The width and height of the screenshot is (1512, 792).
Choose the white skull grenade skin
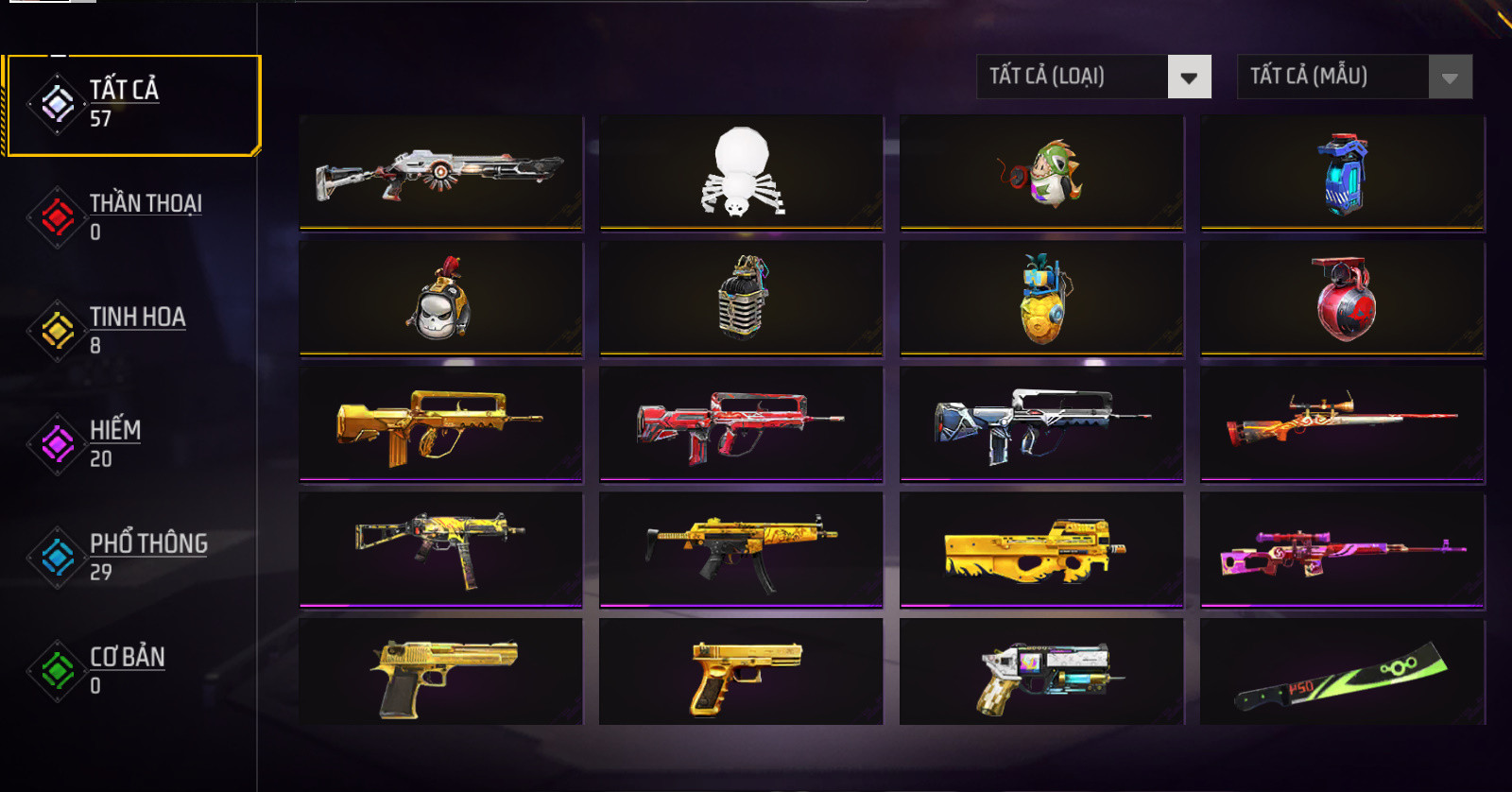(441, 299)
